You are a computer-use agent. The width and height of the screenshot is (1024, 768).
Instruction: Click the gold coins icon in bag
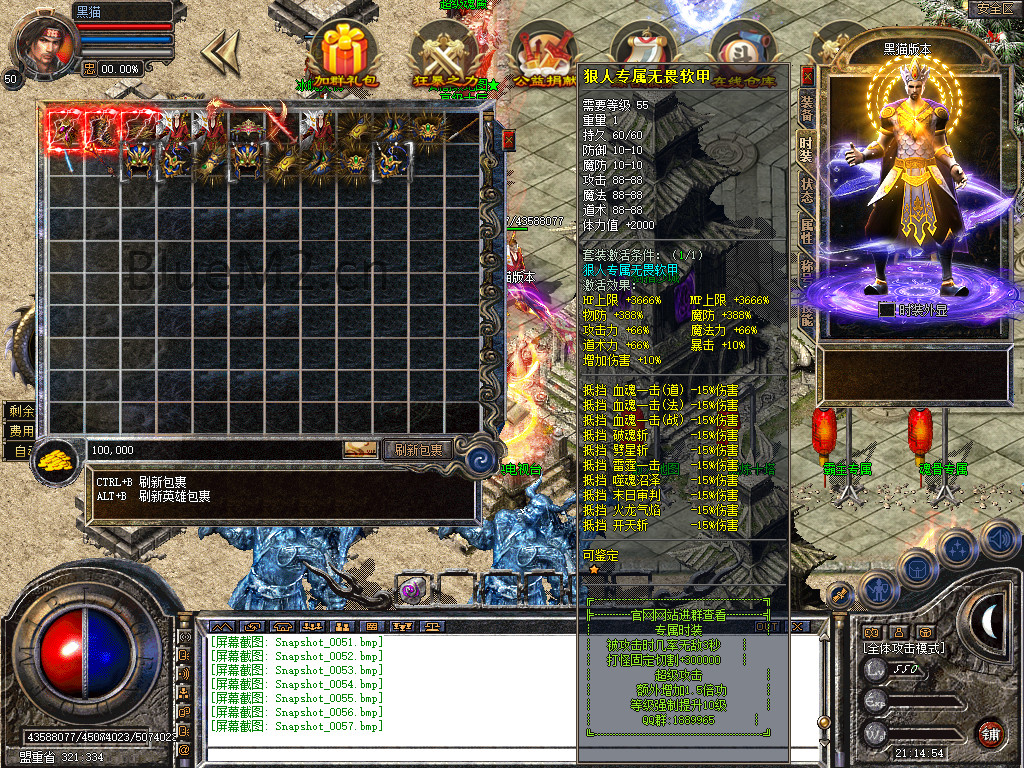(x=59, y=459)
